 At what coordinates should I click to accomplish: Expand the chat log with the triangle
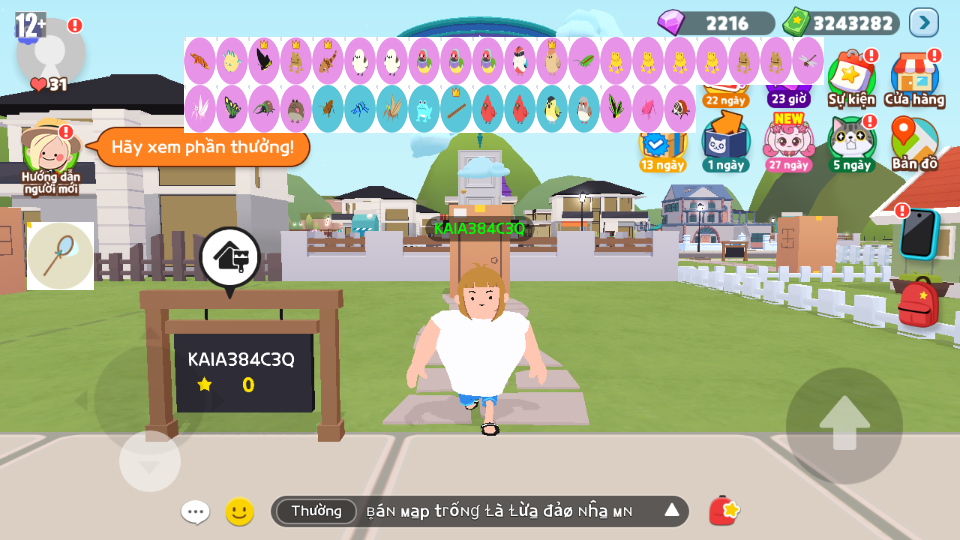coord(672,511)
